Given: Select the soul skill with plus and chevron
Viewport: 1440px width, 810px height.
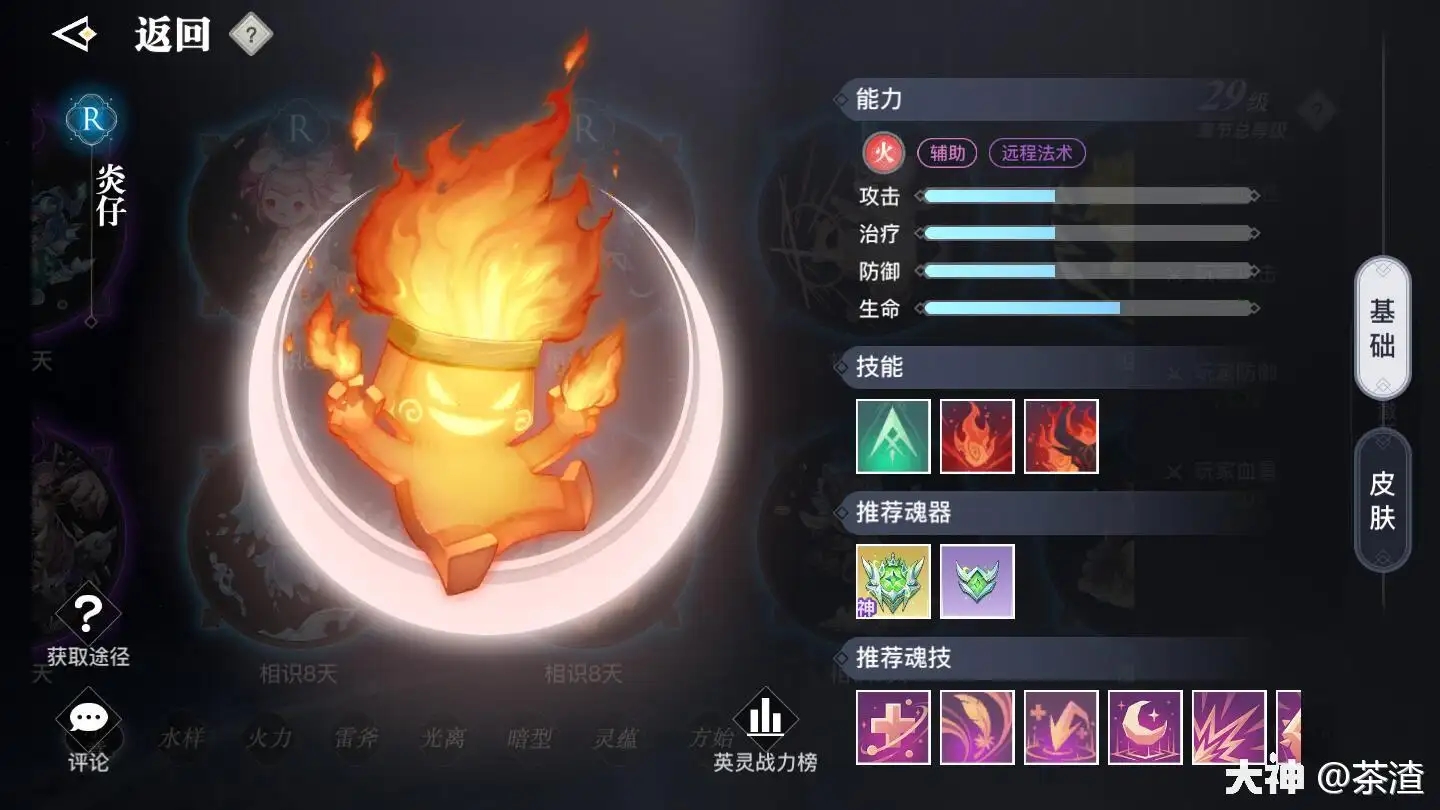Looking at the screenshot, I should [x=1061, y=727].
